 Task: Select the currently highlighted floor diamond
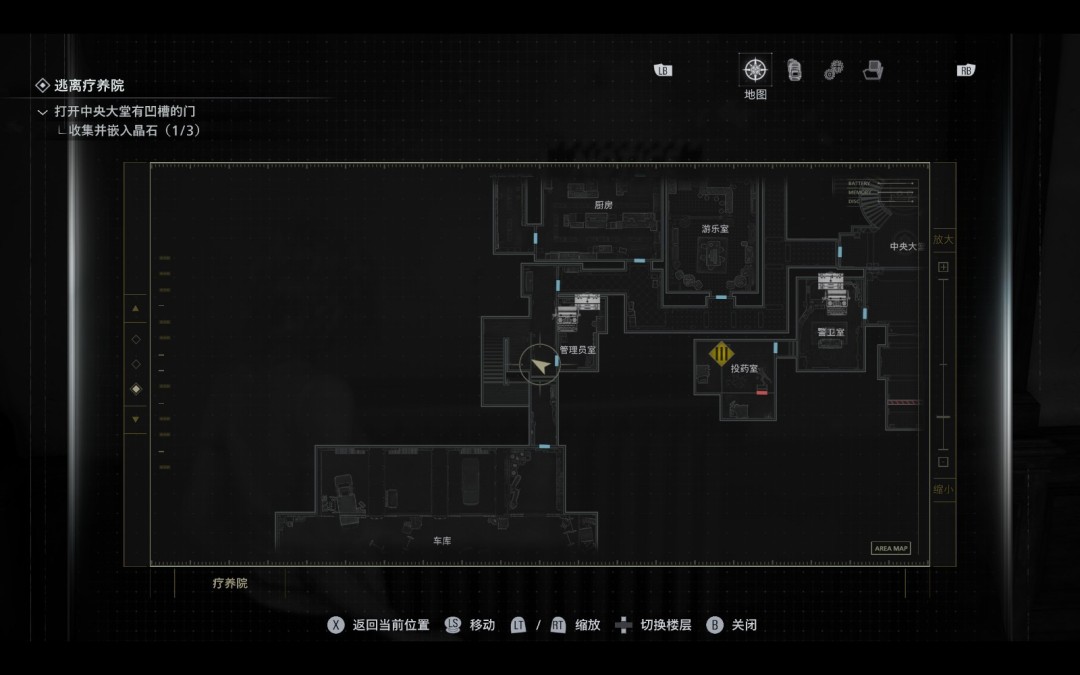point(136,389)
